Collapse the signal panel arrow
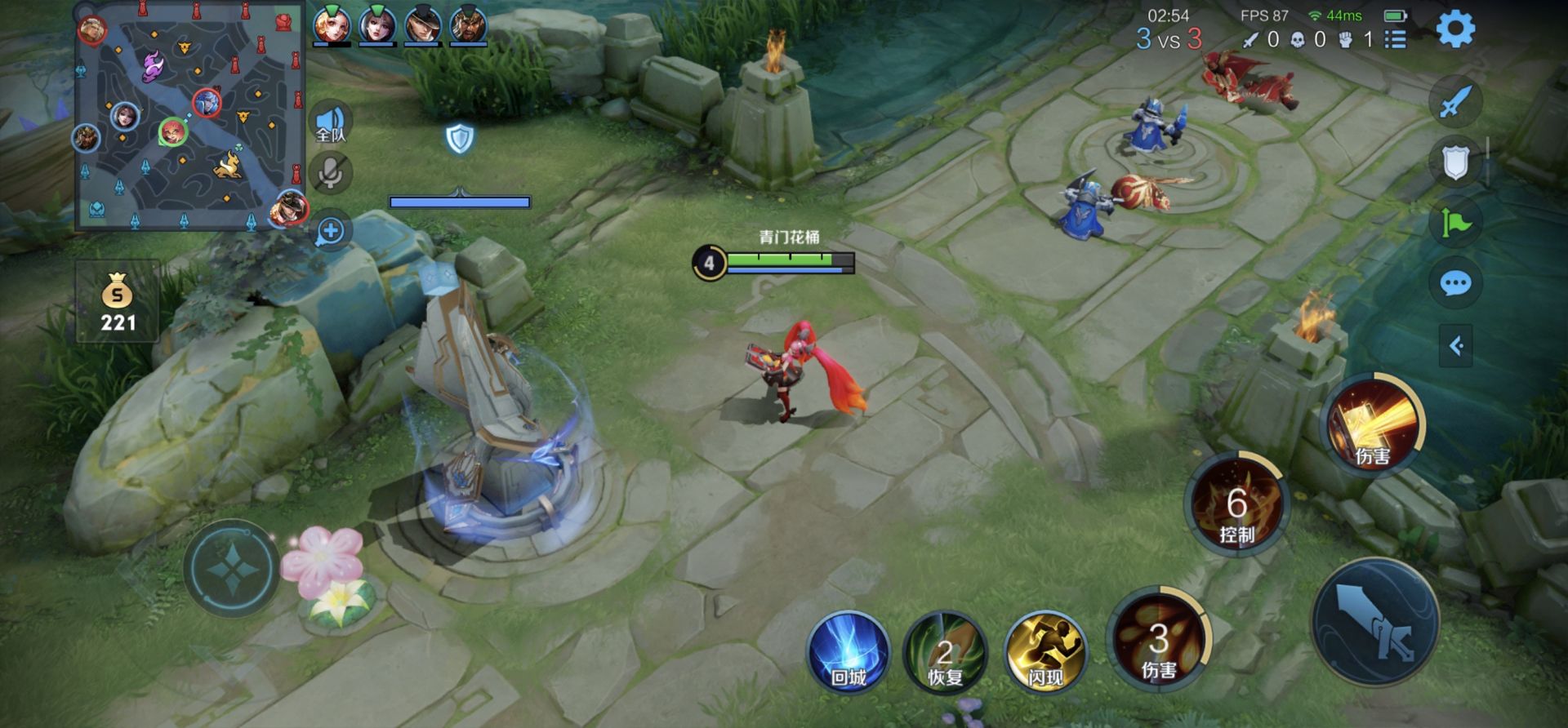Image resolution: width=1568 pixels, height=728 pixels. pyautogui.click(x=1455, y=346)
